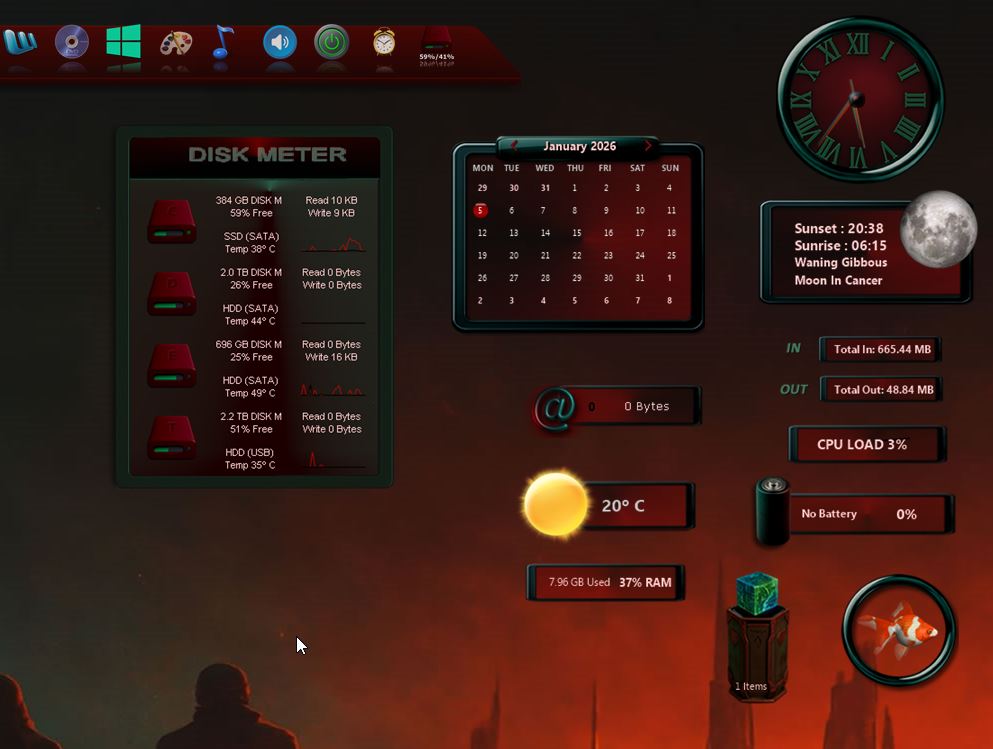Click the goldfish circle widget

899,630
